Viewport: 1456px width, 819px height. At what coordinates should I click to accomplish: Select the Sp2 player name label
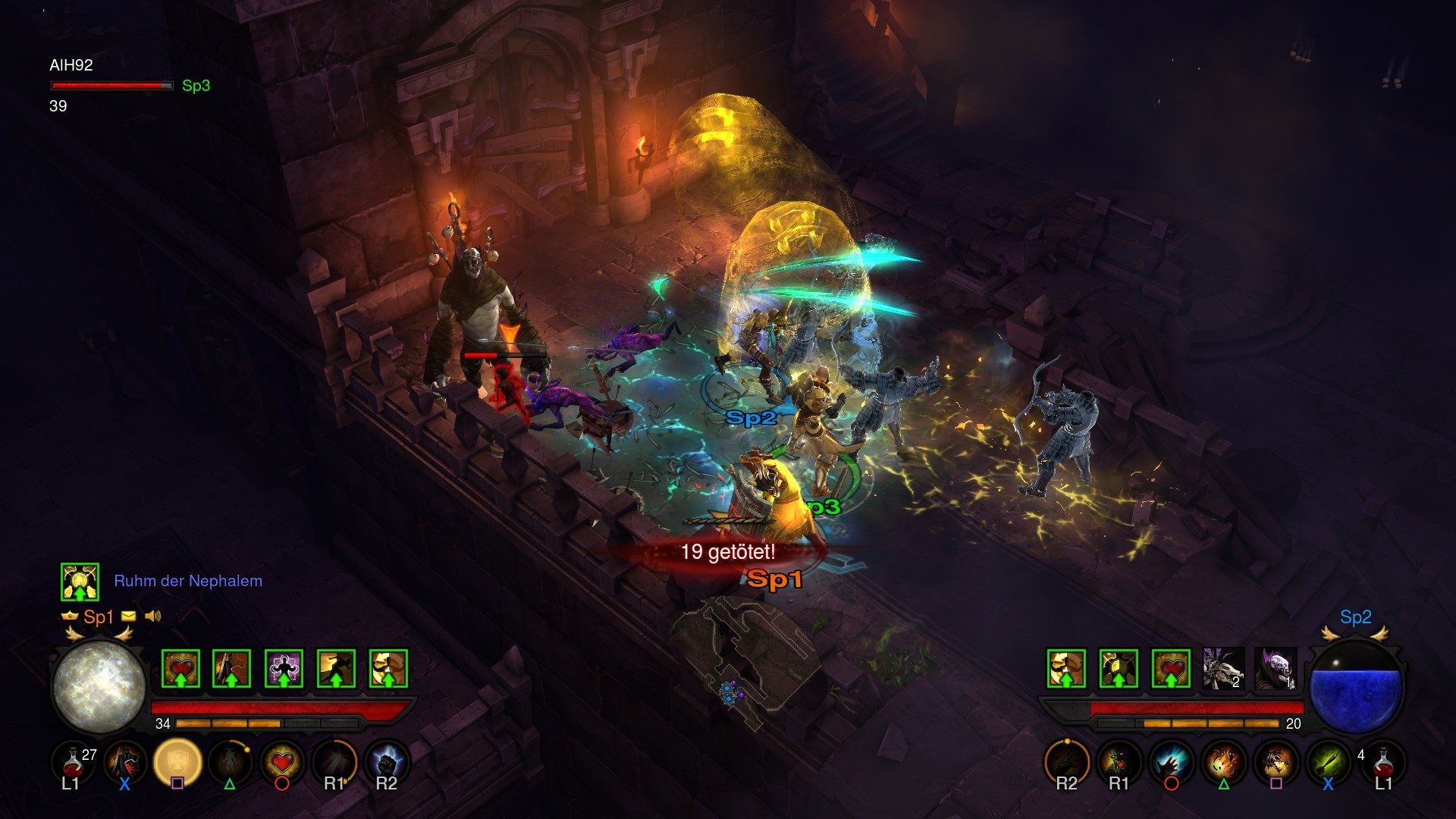coord(1357,617)
